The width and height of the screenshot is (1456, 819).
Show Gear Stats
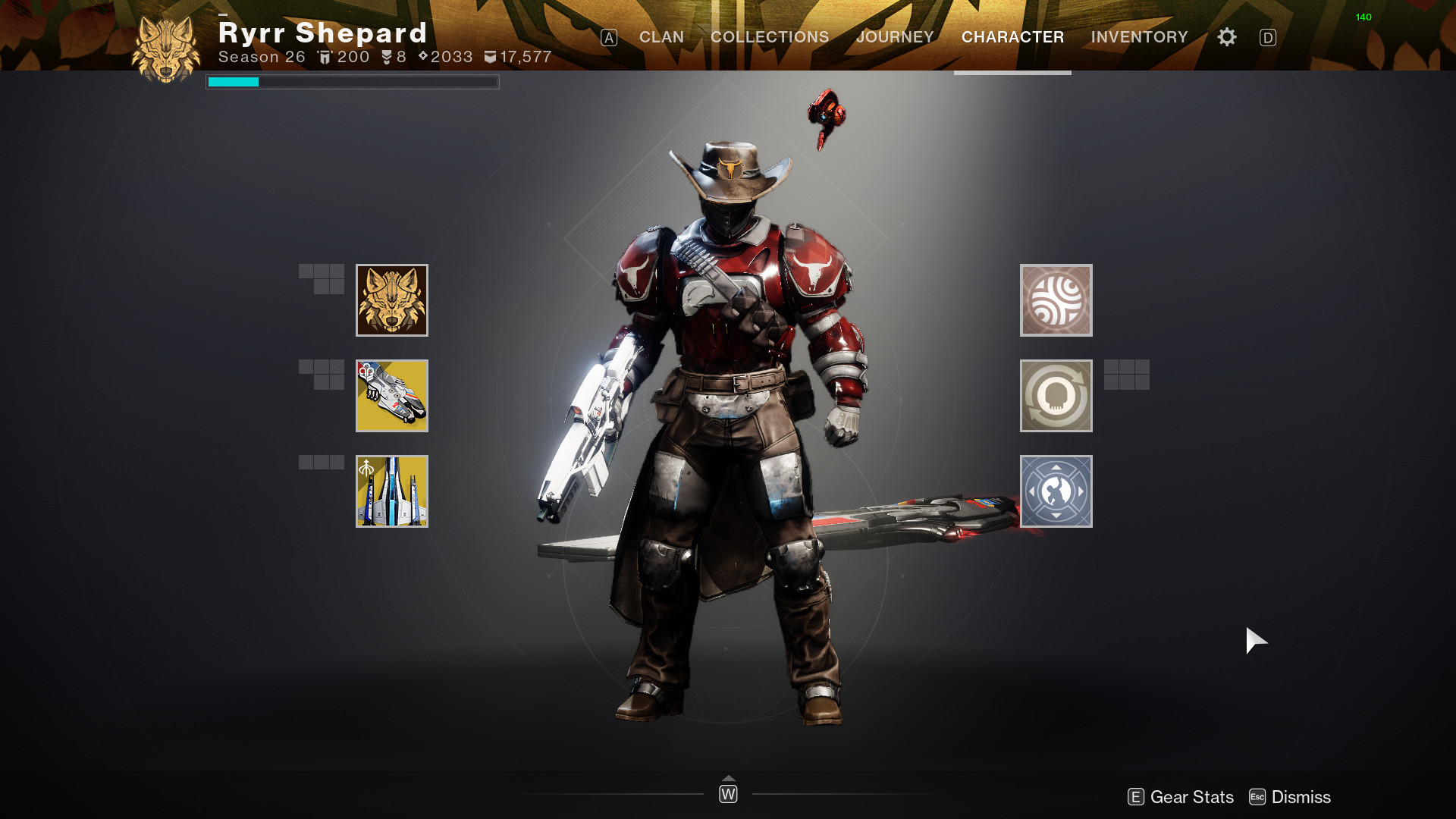[x=1181, y=797]
